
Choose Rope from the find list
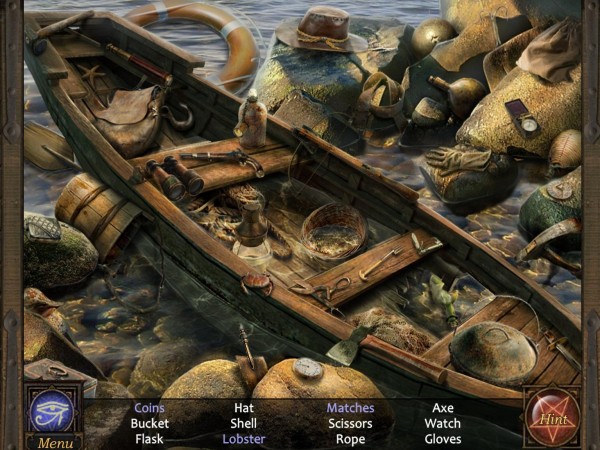tap(350, 438)
